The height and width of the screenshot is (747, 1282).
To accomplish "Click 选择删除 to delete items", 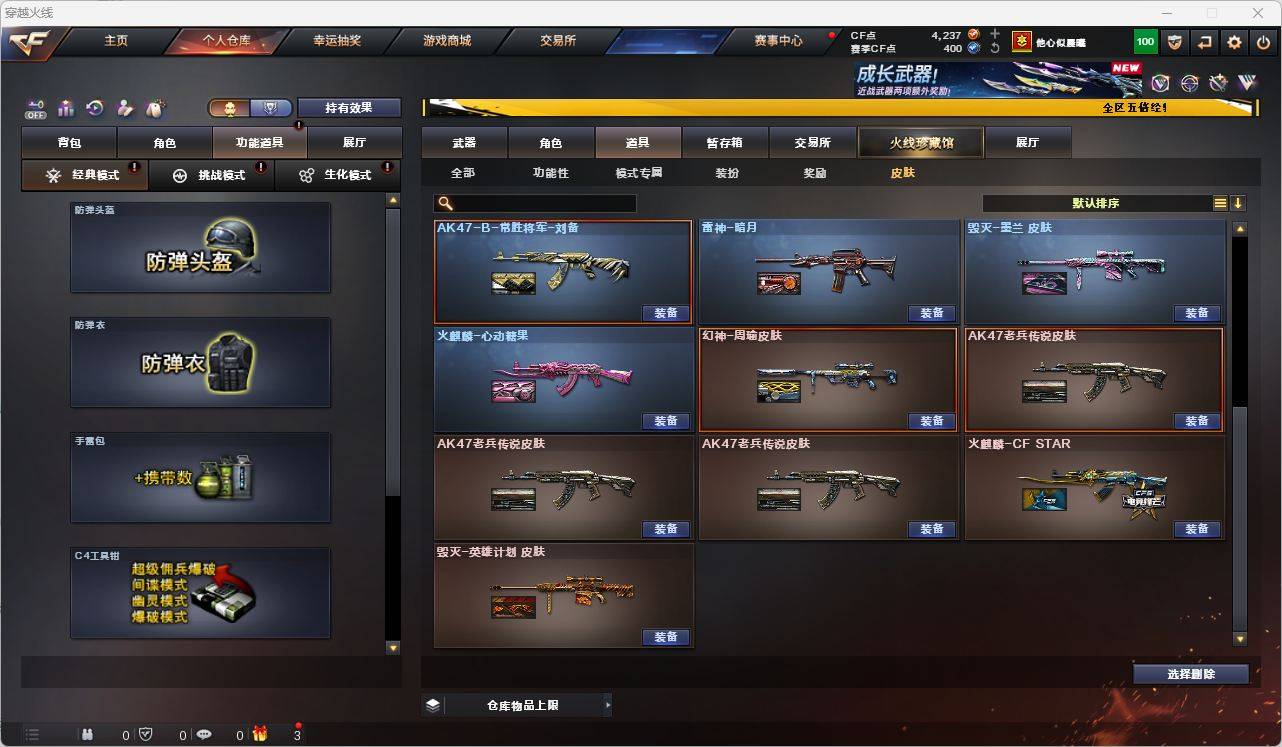I will tap(1190, 674).
